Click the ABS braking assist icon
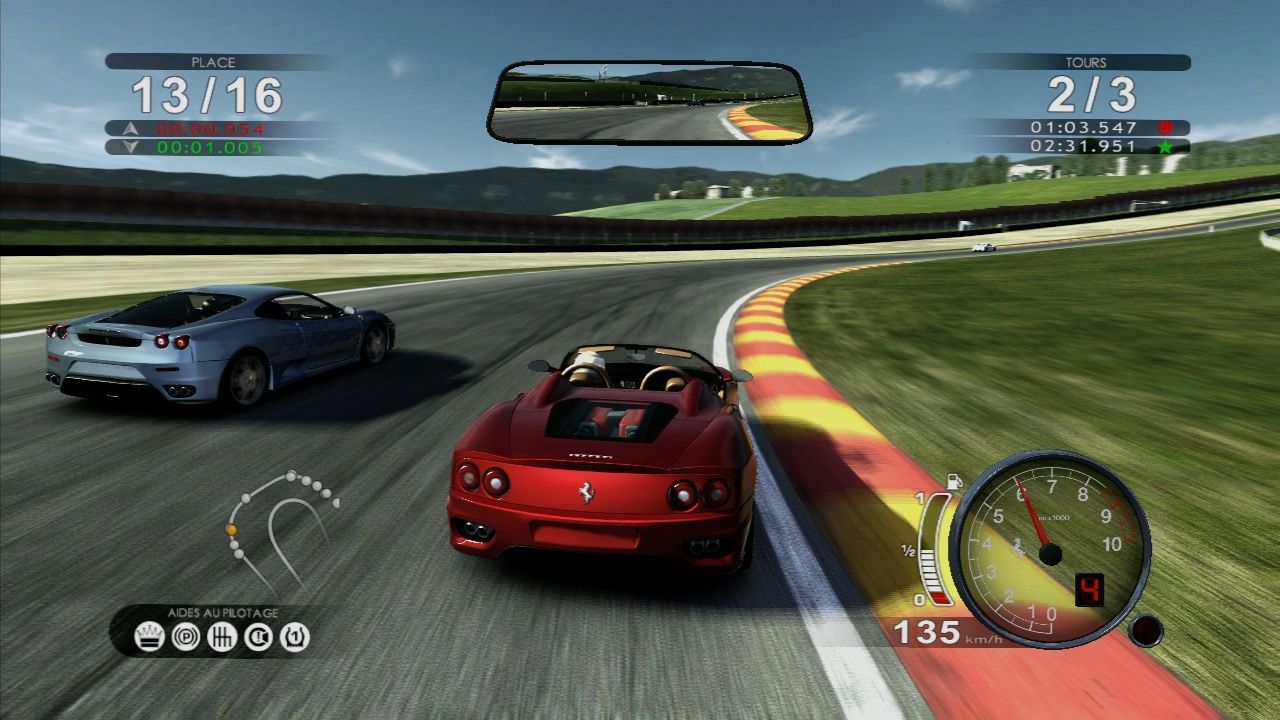1280x720 pixels. [185, 637]
